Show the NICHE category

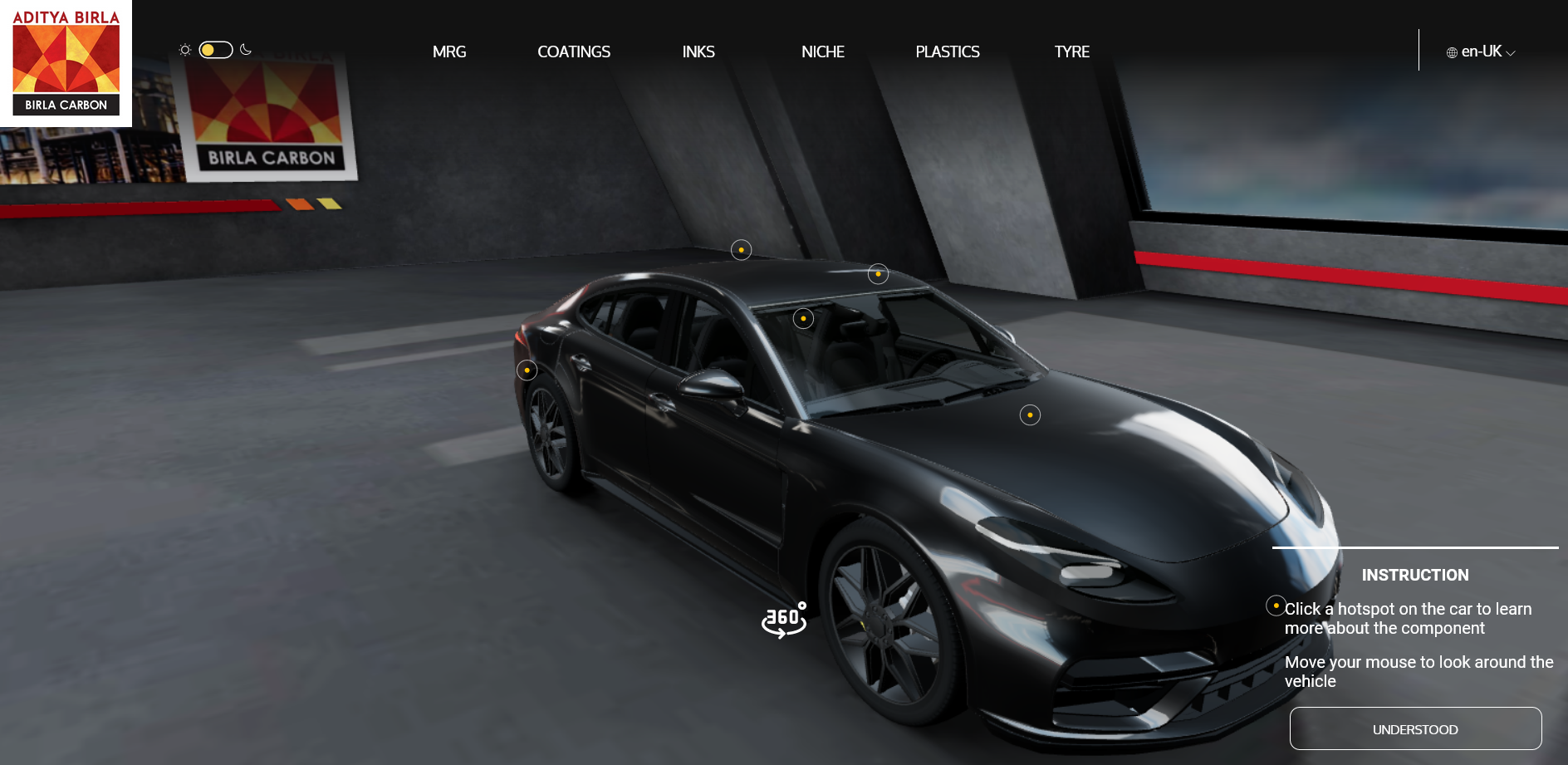pos(822,51)
